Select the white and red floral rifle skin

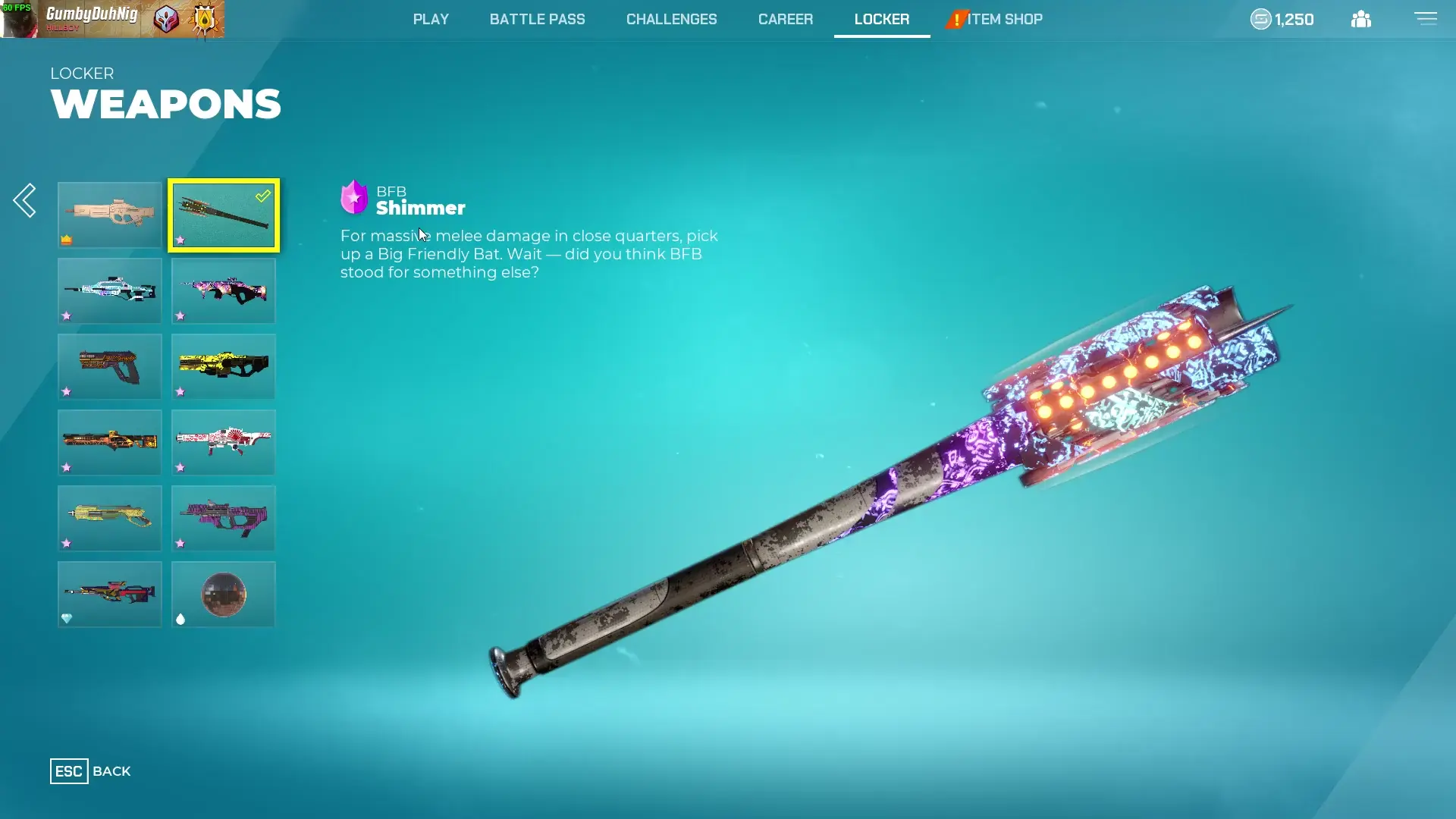click(224, 443)
